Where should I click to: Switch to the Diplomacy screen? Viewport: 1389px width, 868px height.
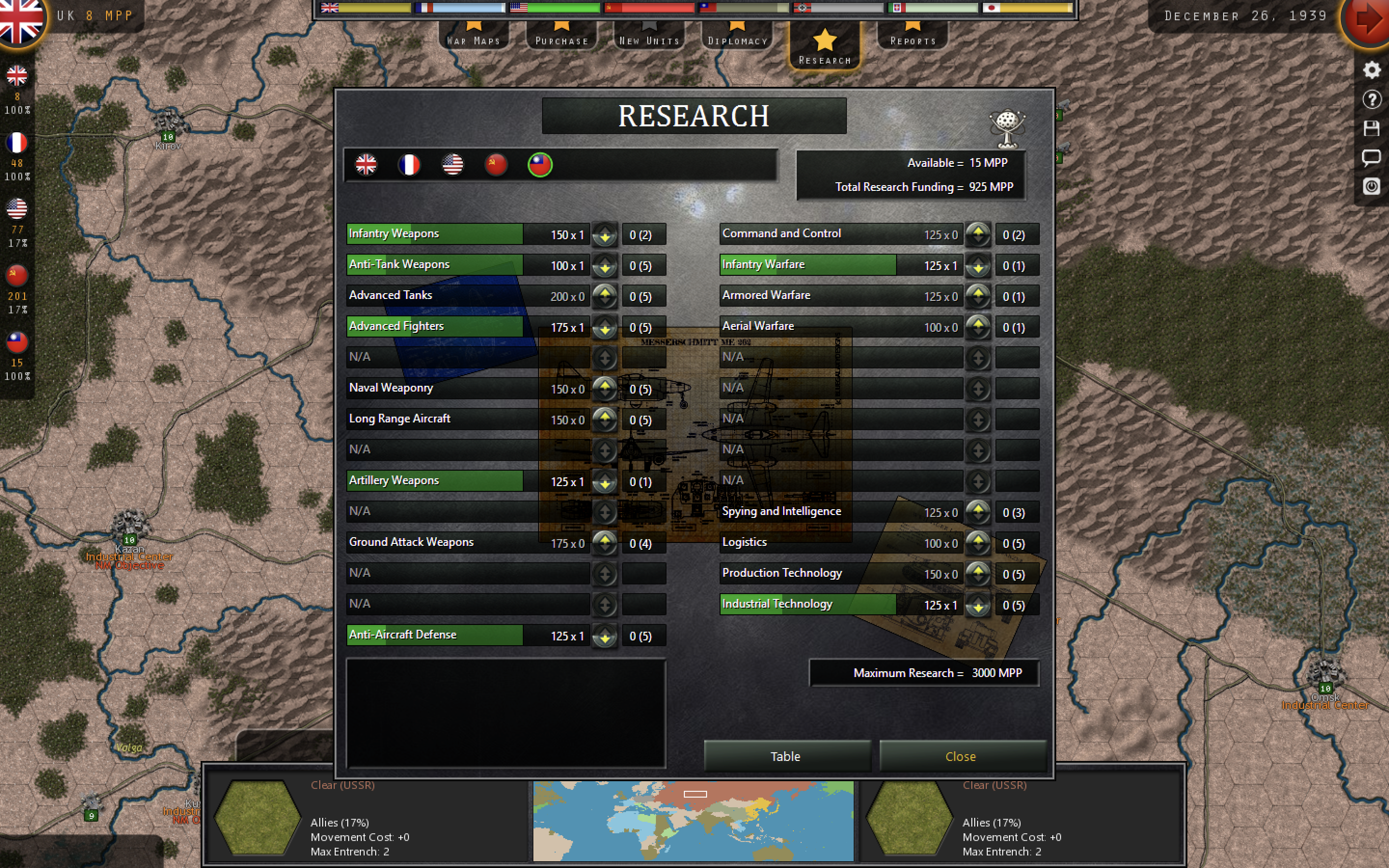pos(738,39)
